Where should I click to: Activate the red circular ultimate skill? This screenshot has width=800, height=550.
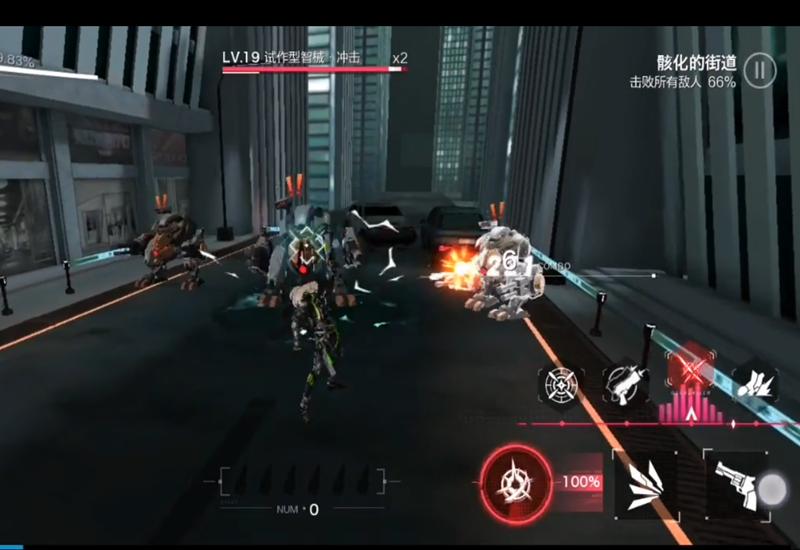pyautogui.click(x=516, y=482)
